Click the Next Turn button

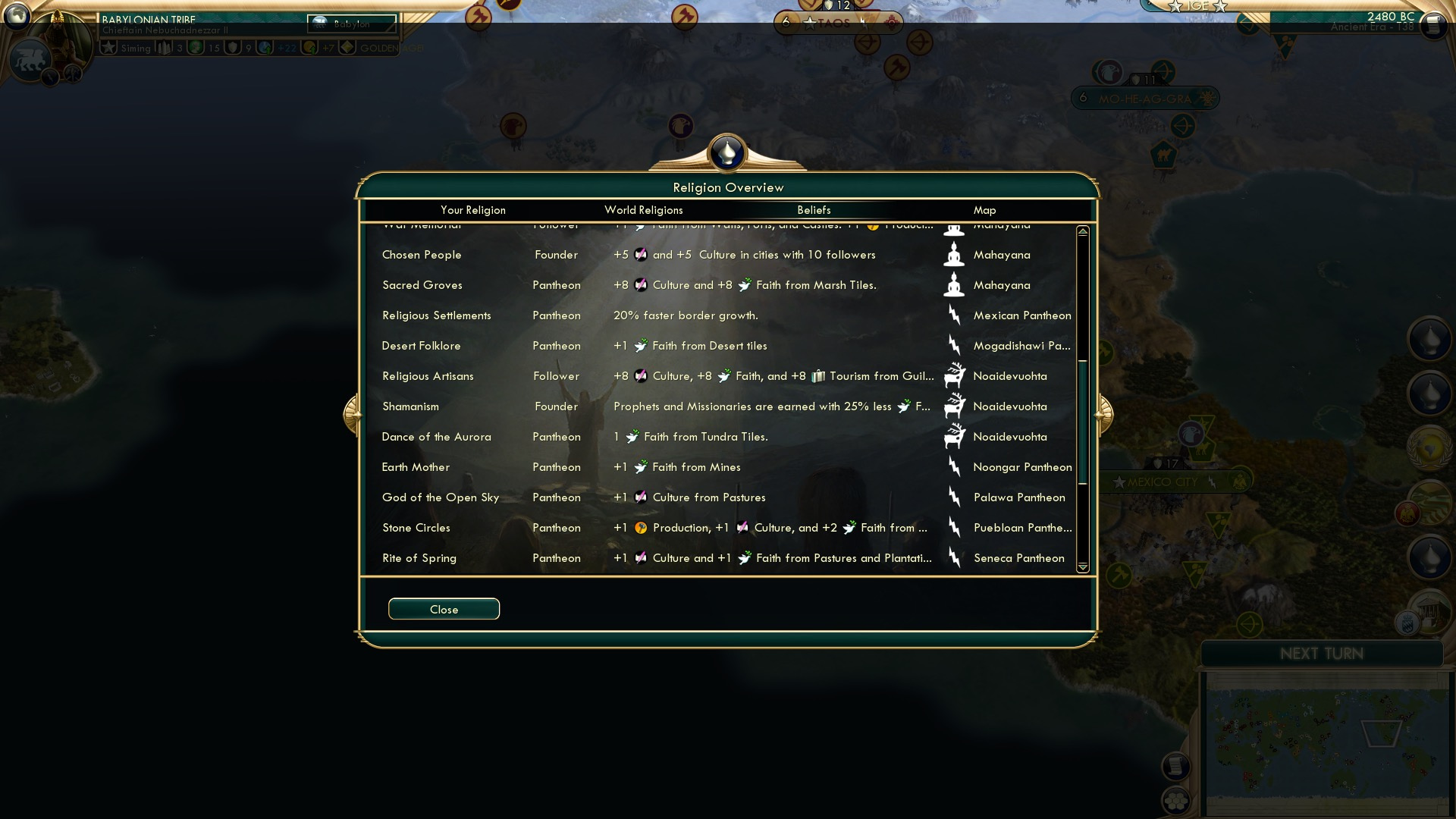pyautogui.click(x=1323, y=654)
